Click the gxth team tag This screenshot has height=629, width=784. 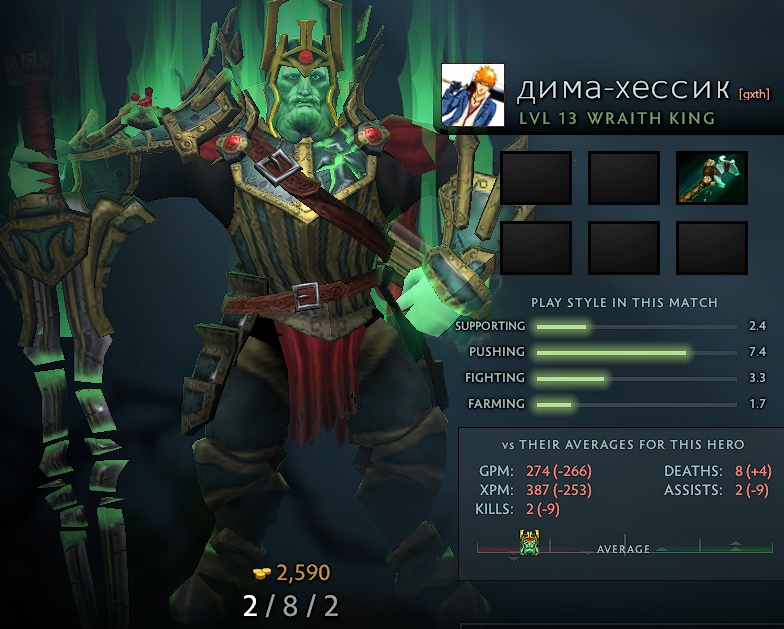(753, 95)
